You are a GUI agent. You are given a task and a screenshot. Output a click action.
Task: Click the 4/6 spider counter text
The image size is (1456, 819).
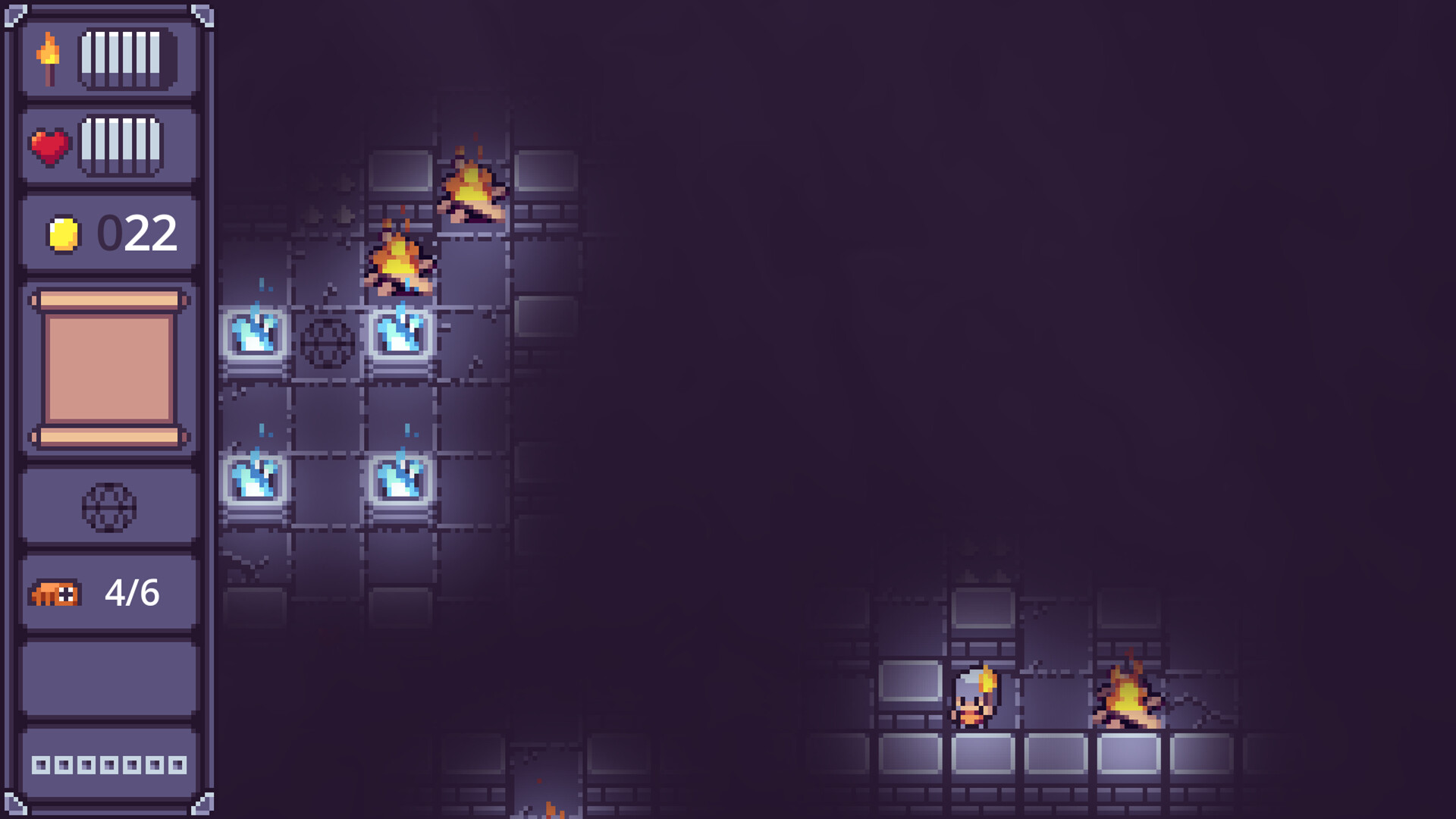pos(130,594)
